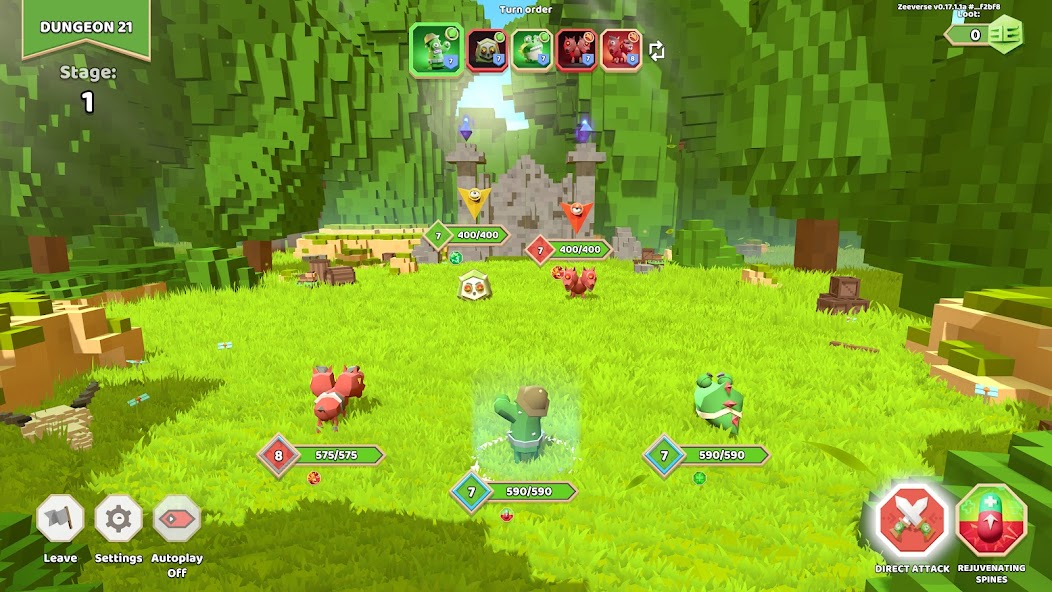This screenshot has height=592, width=1052.
Task: Open the Settings gear menu
Action: point(118,520)
